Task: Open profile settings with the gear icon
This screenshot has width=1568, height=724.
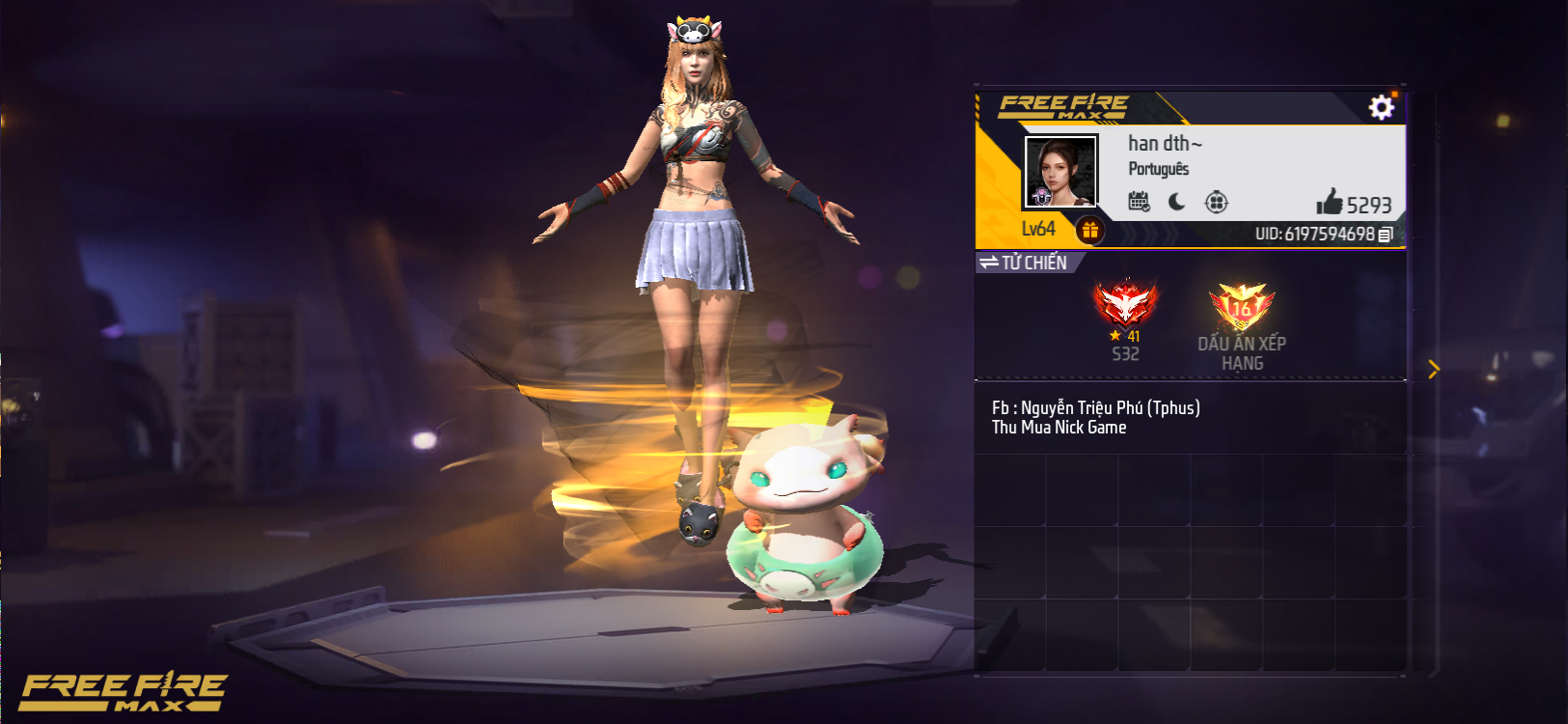Action: pos(1381,107)
